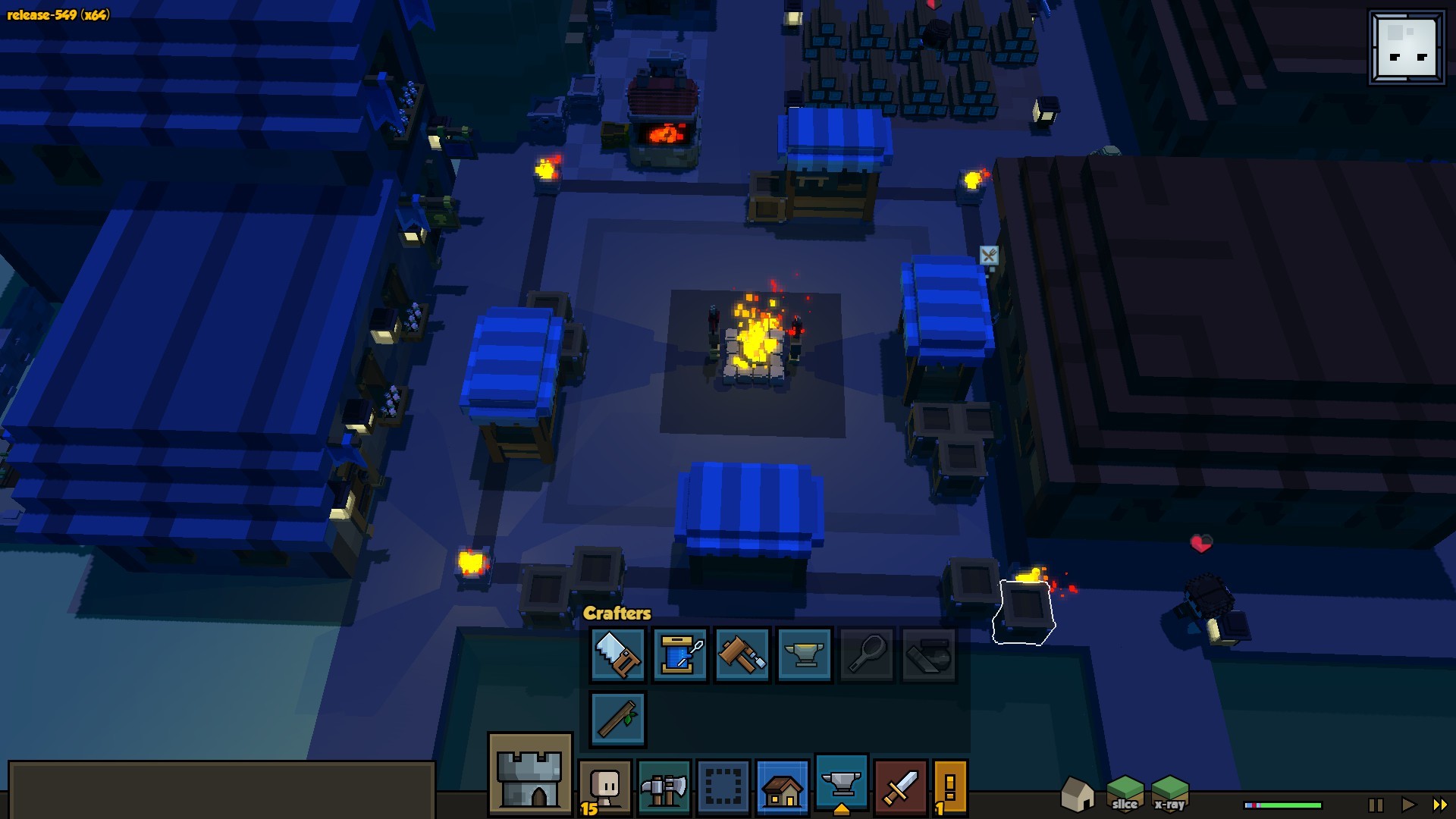Open the Mason hammer and chisel crafter
The width and height of the screenshot is (1456, 819).
(742, 654)
